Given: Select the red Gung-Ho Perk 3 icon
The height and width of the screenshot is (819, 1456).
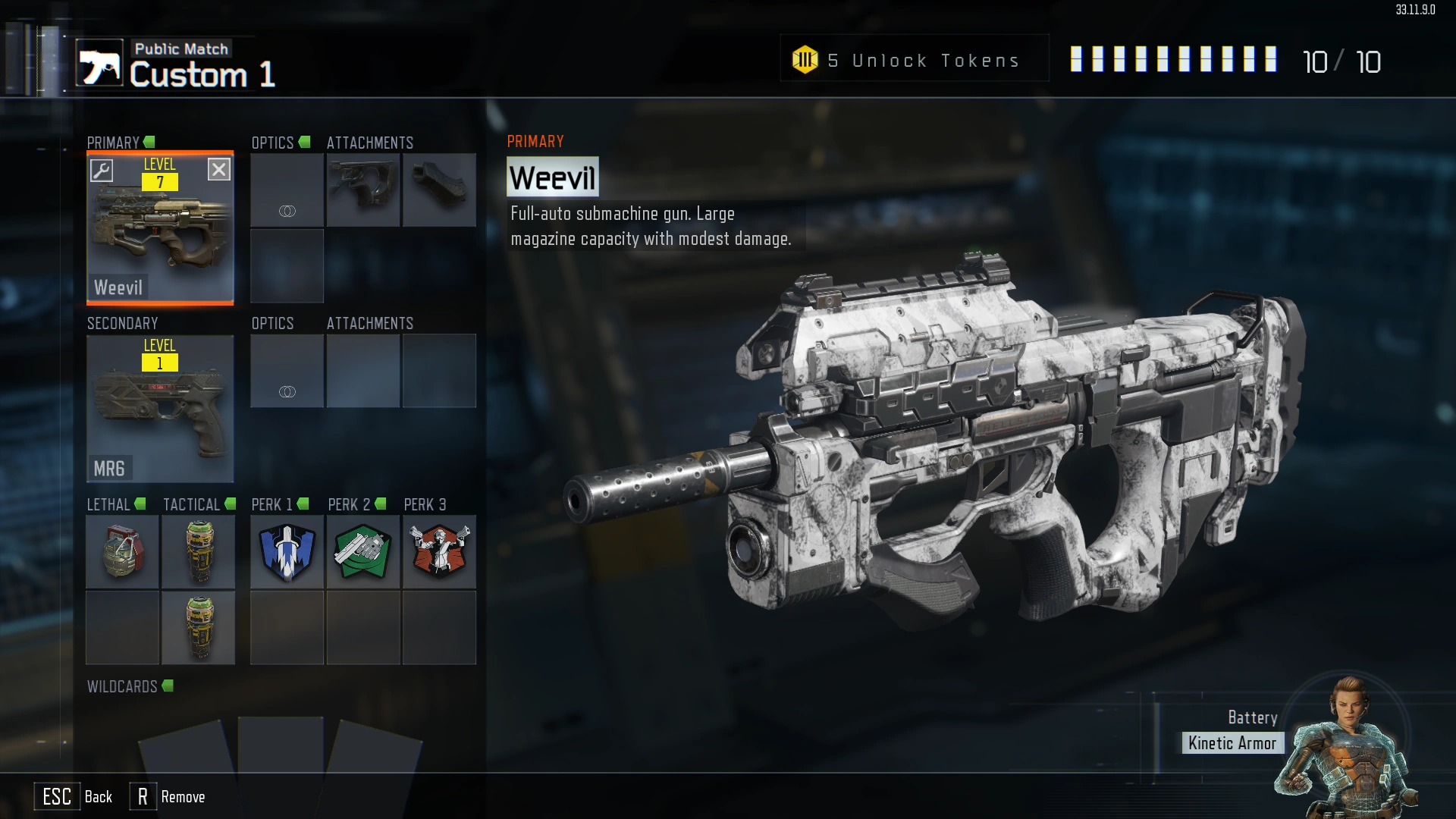Looking at the screenshot, I should pos(440,551).
